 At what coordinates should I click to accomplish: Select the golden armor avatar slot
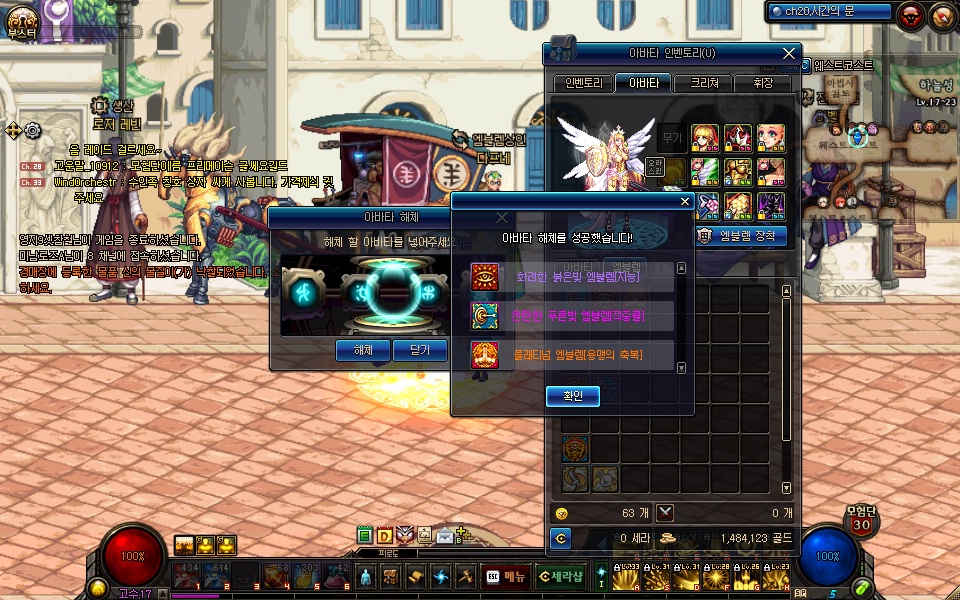coord(738,172)
